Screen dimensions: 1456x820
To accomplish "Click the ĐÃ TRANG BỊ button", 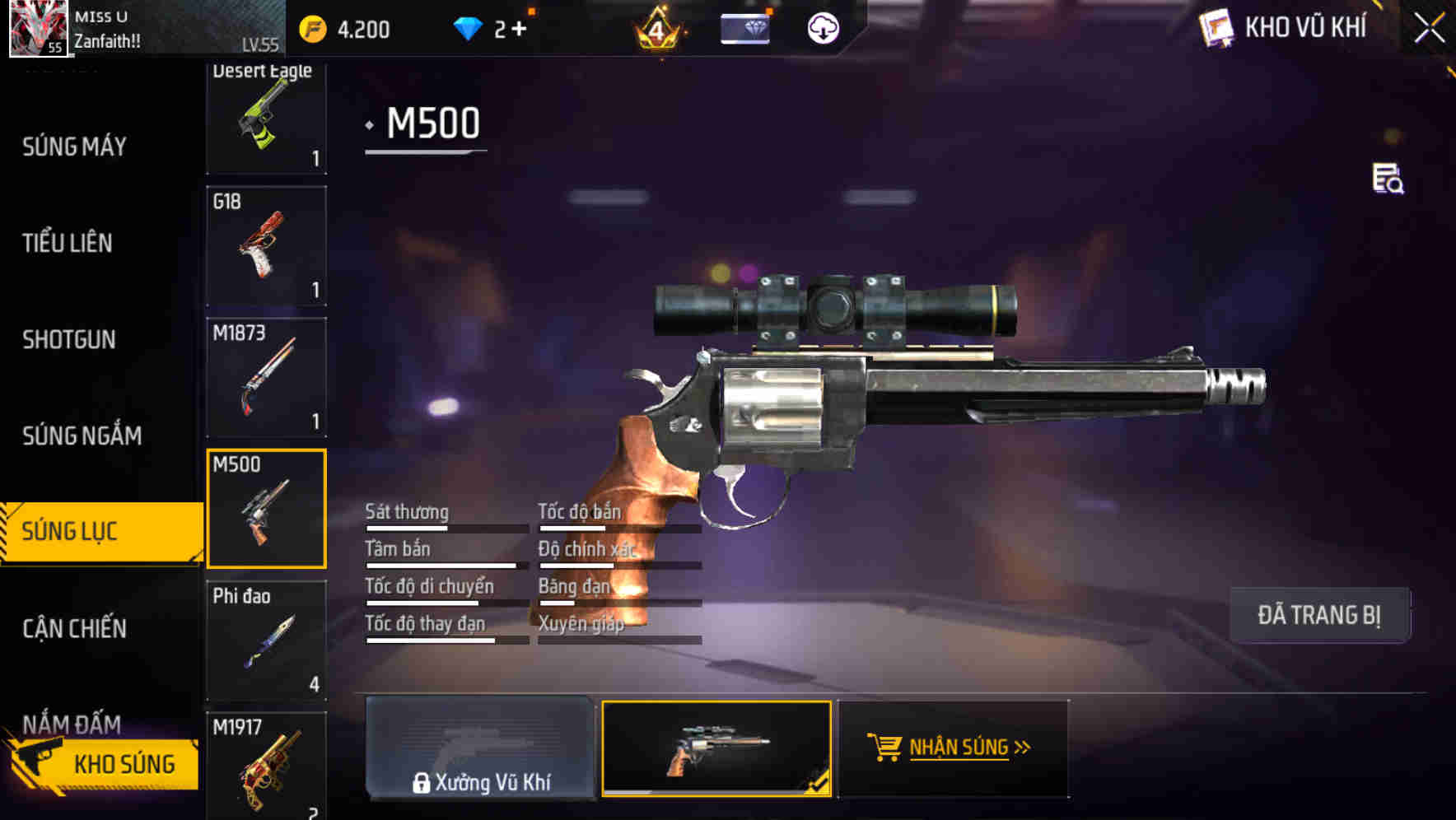I will pyautogui.click(x=1320, y=614).
